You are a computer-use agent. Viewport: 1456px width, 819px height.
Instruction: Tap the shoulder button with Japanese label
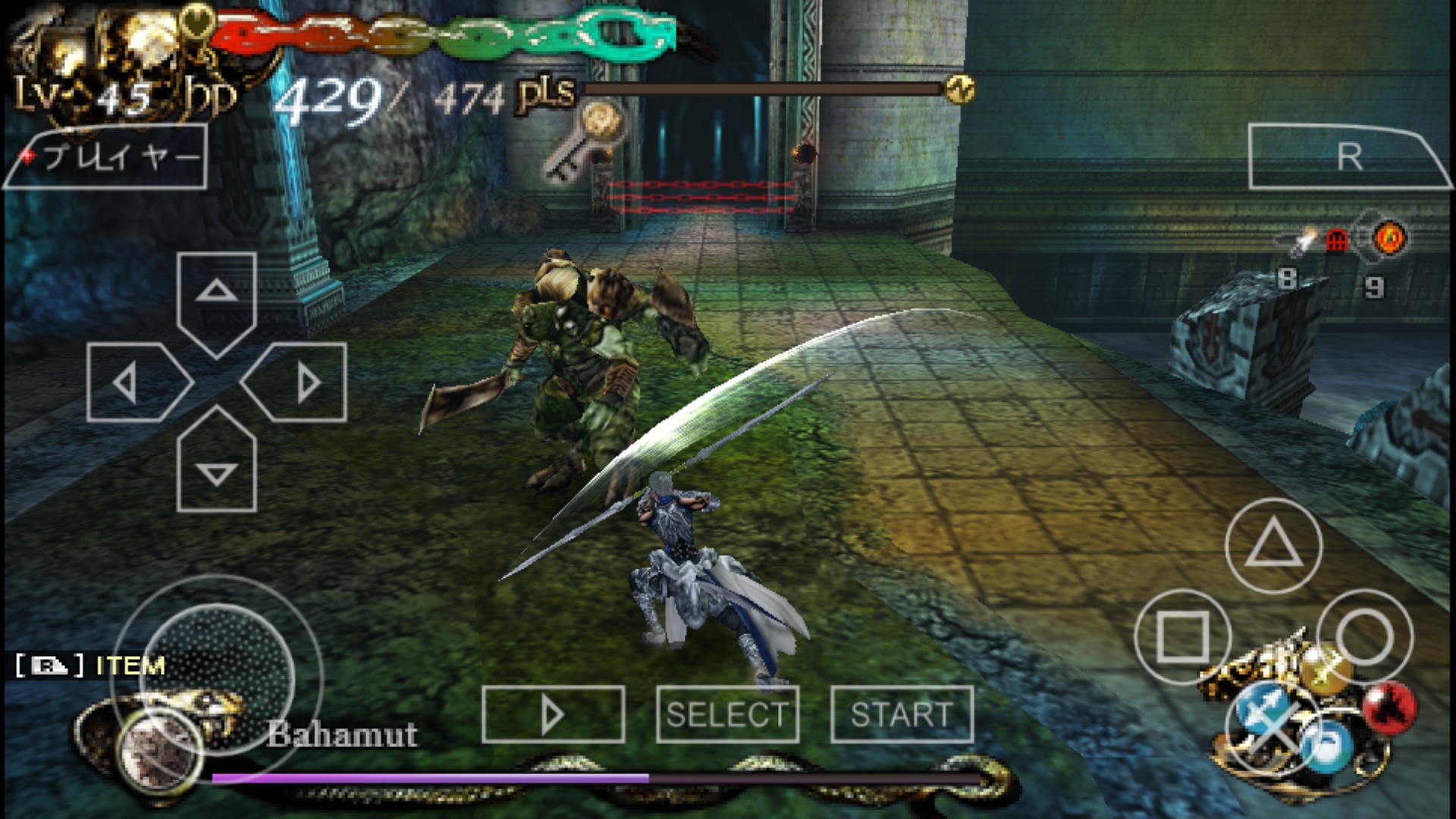tap(106, 157)
